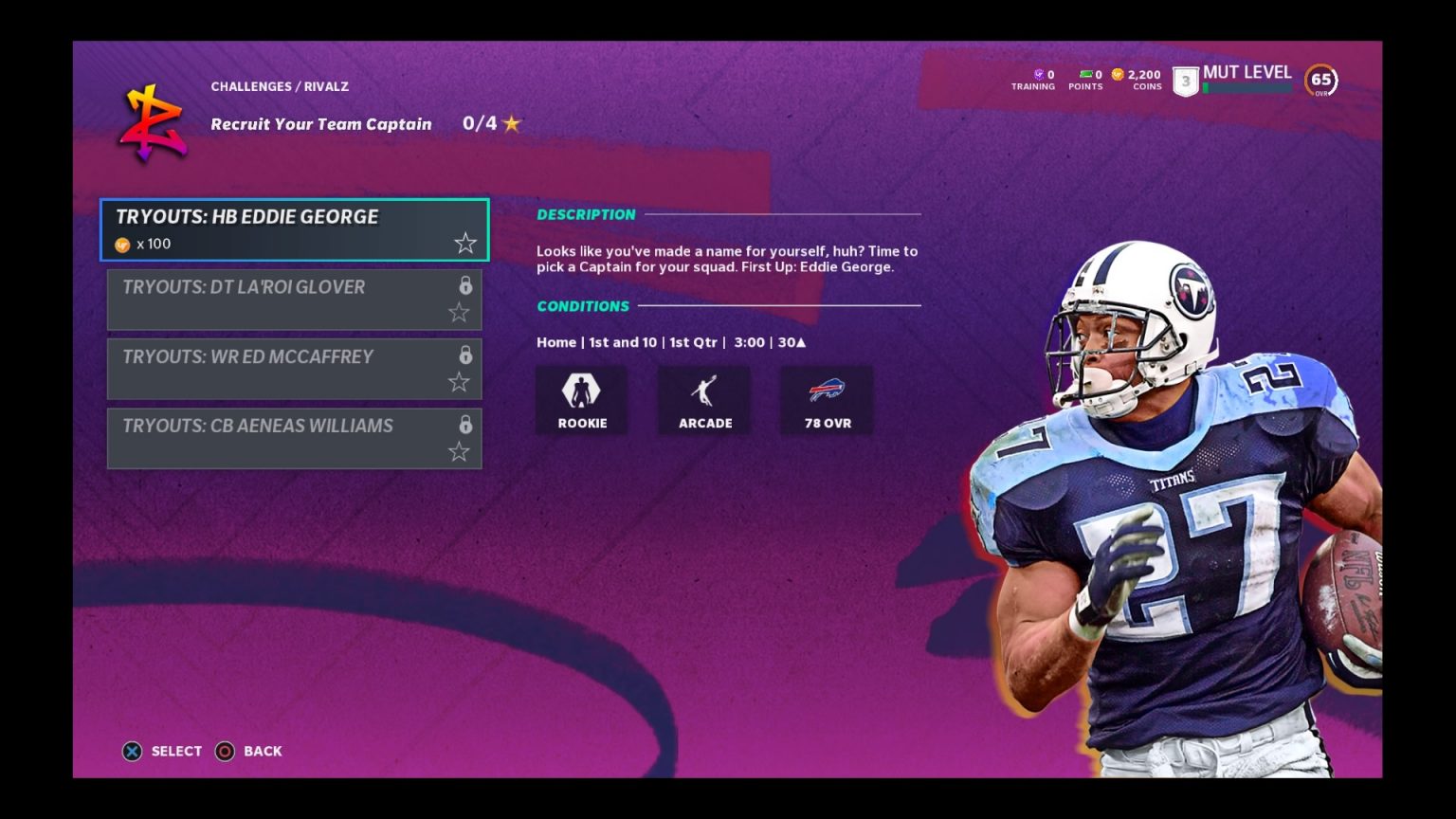Click the green Points icon

[x=1086, y=73]
